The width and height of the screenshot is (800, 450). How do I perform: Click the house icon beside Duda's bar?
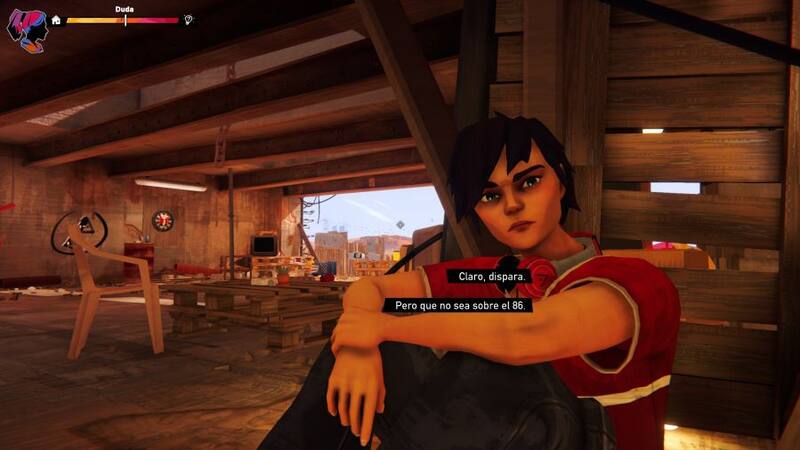coord(56,20)
